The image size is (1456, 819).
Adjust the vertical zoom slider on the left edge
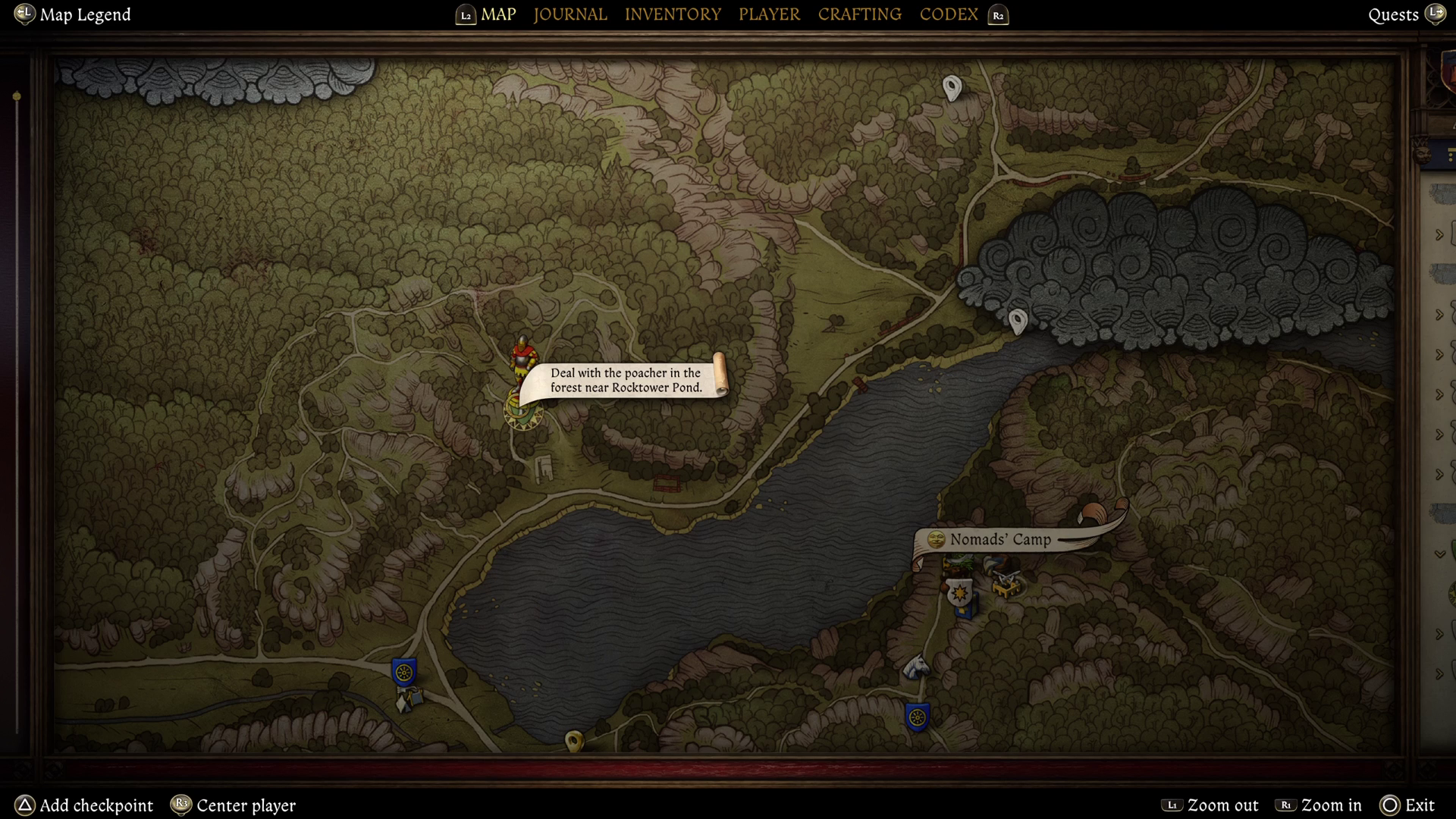coord(16,95)
